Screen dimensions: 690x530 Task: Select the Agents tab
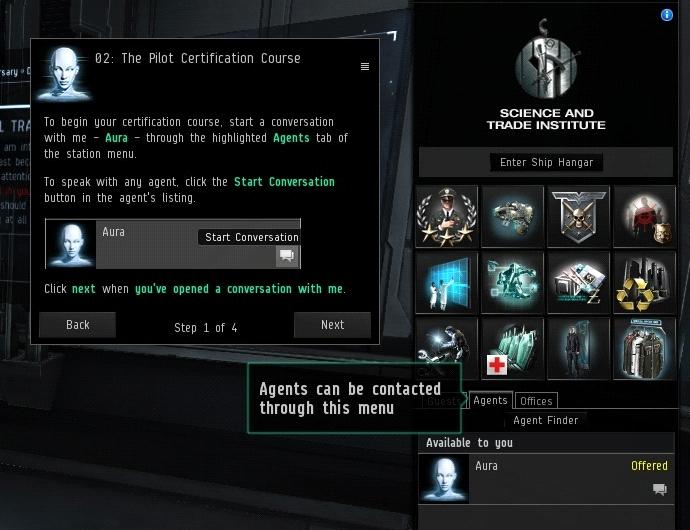tap(490, 400)
